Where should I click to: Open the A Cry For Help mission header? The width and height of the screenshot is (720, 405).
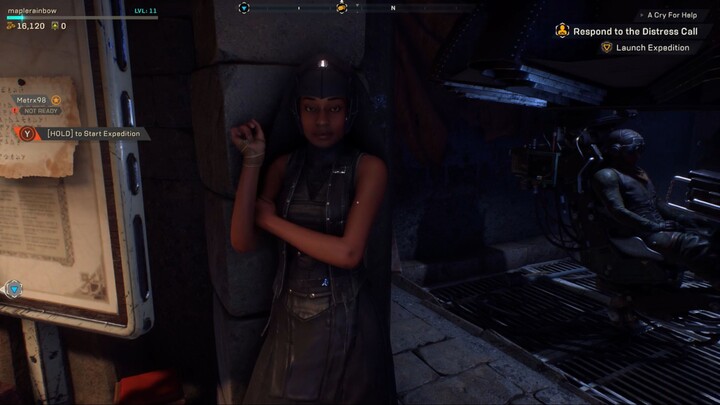click(670, 15)
